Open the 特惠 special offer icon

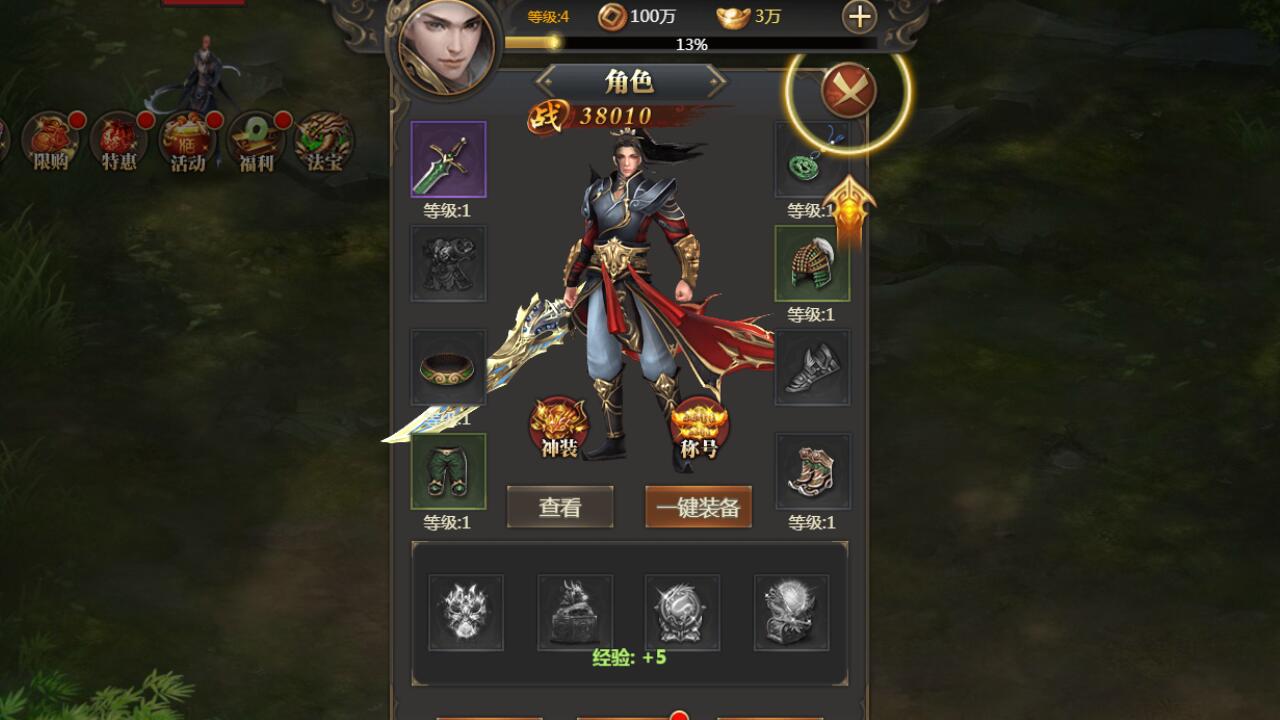point(119,141)
